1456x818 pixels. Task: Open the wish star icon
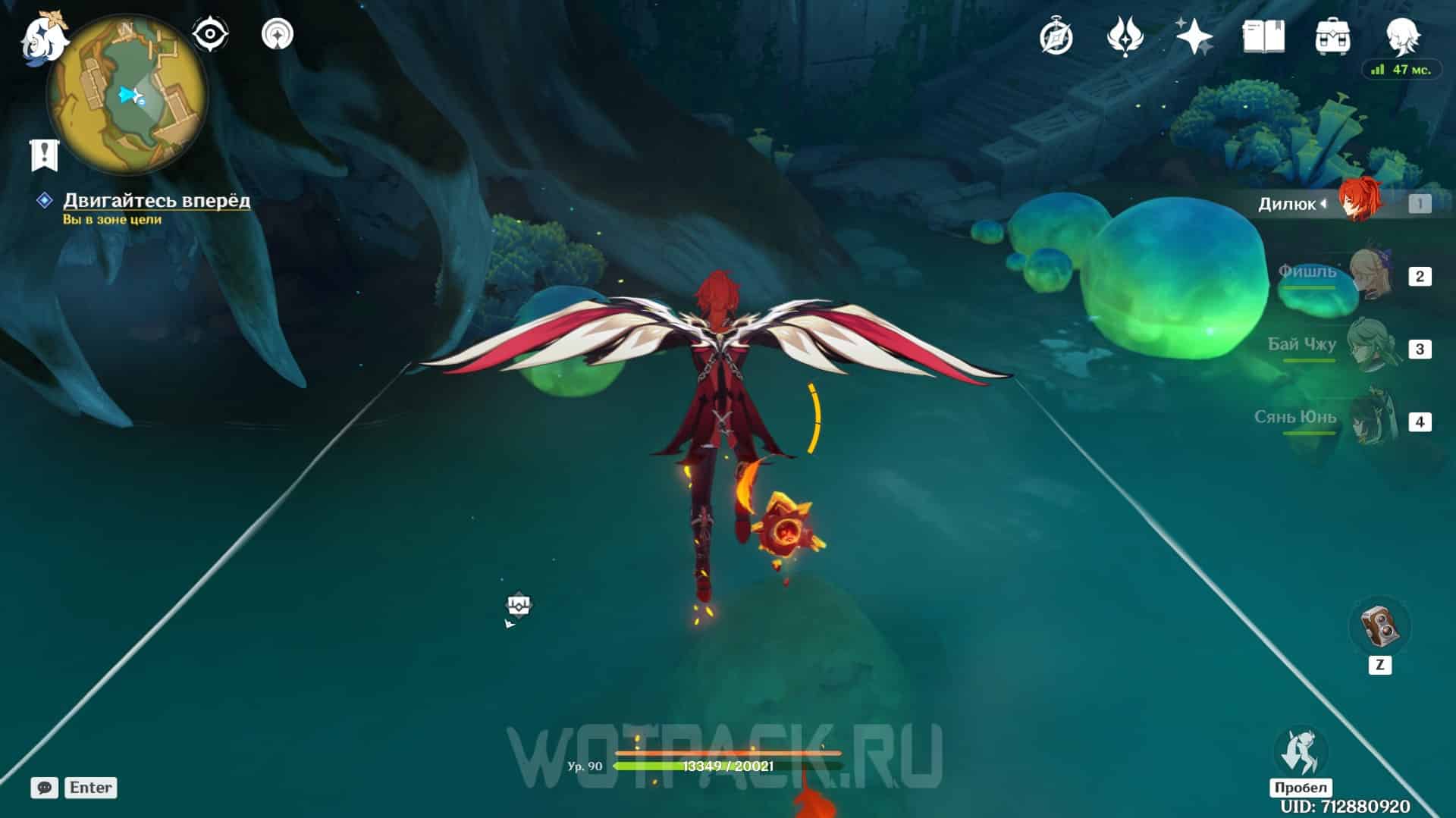[x=1194, y=36]
